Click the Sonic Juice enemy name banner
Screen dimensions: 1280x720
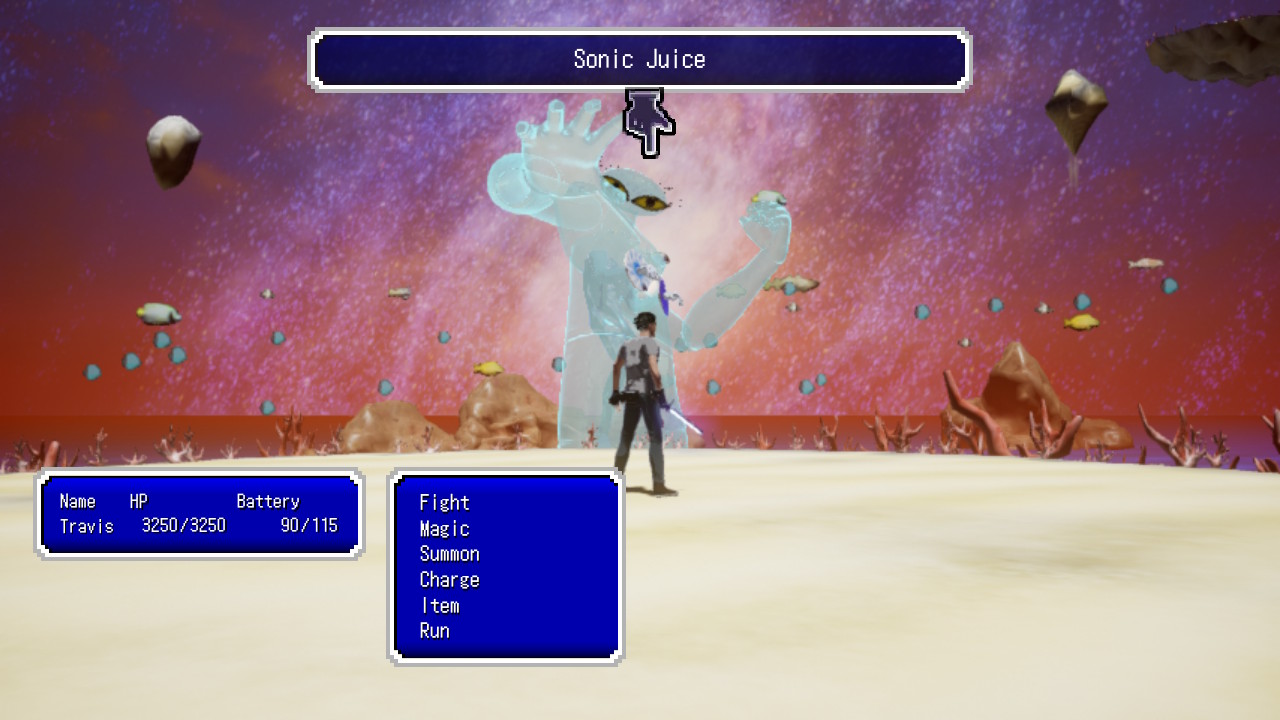pos(640,60)
